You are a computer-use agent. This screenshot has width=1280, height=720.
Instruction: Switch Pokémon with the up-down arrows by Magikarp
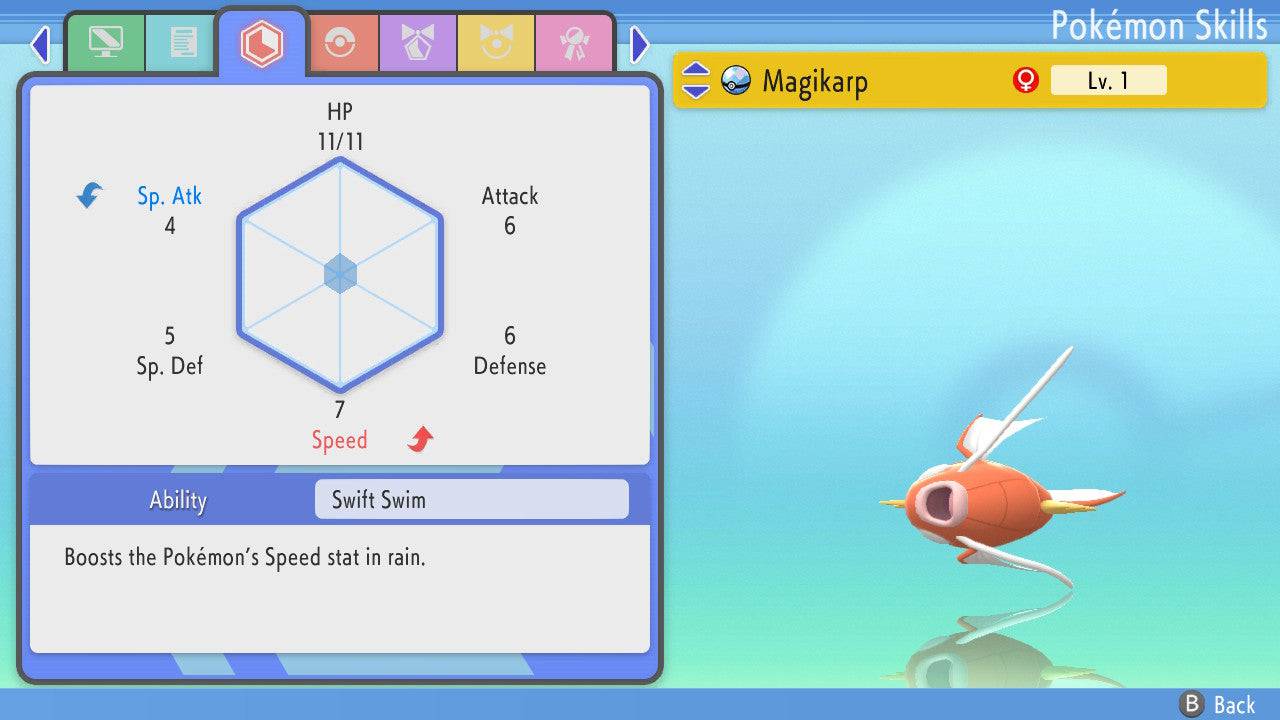[696, 80]
